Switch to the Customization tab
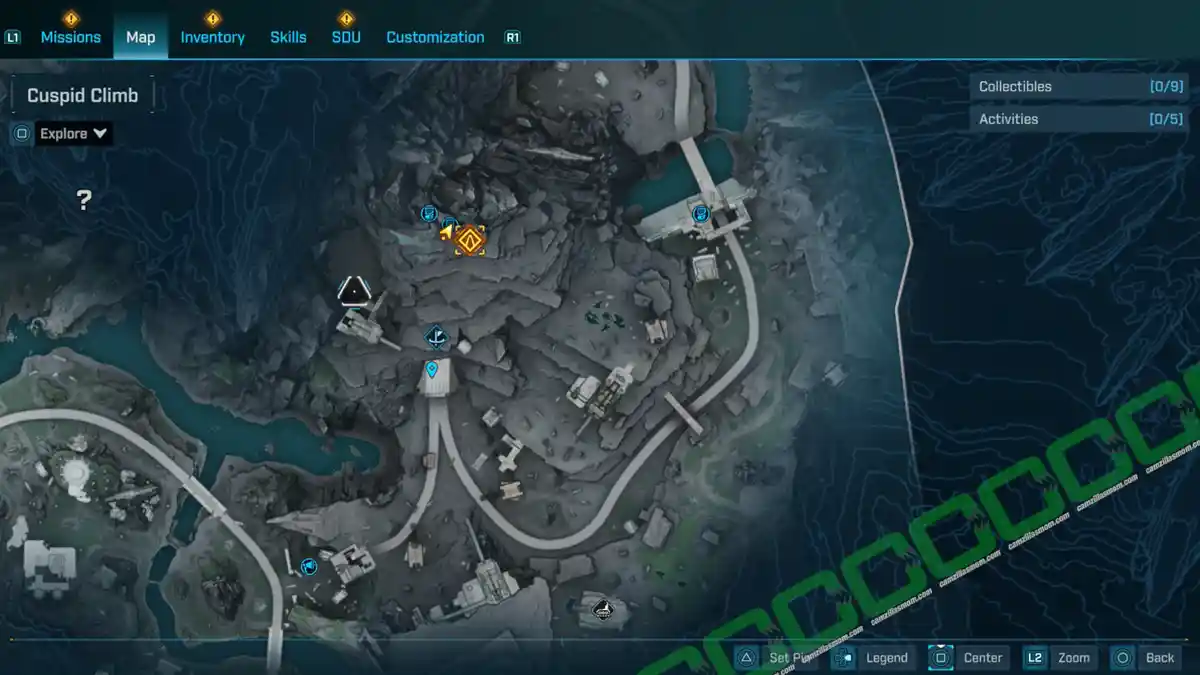1200x675 pixels. pos(435,37)
